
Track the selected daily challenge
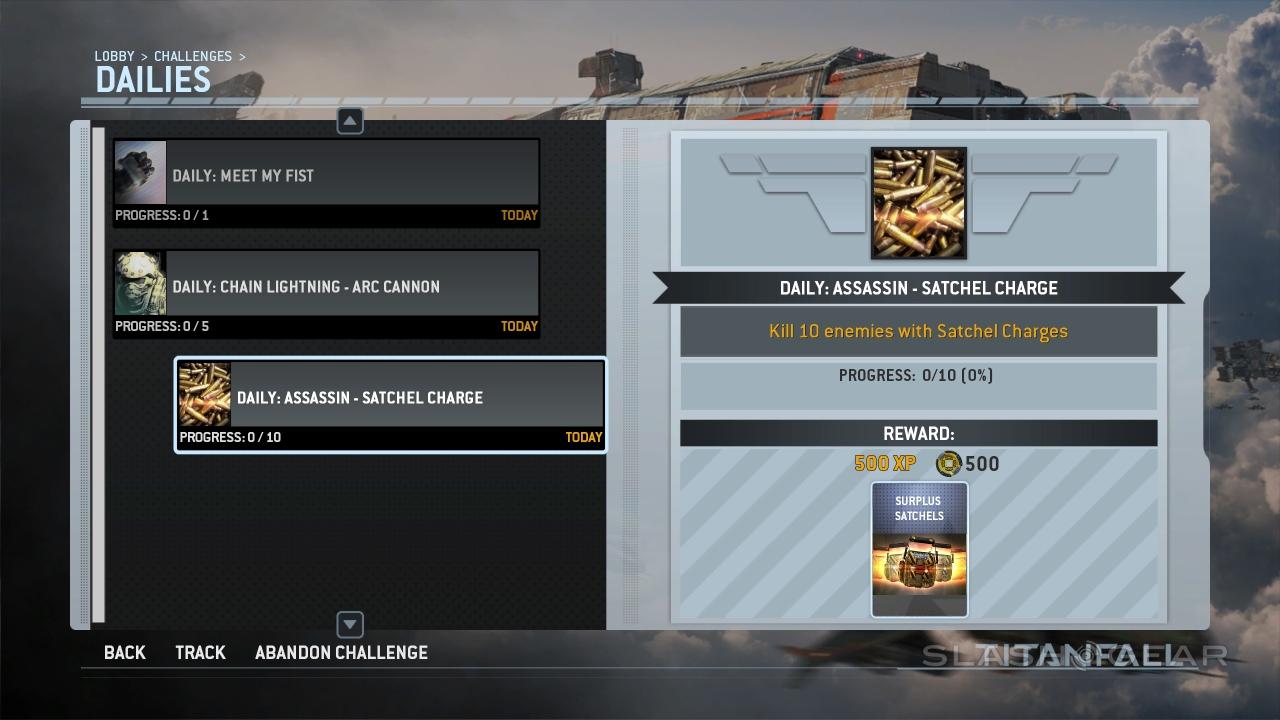coord(200,653)
